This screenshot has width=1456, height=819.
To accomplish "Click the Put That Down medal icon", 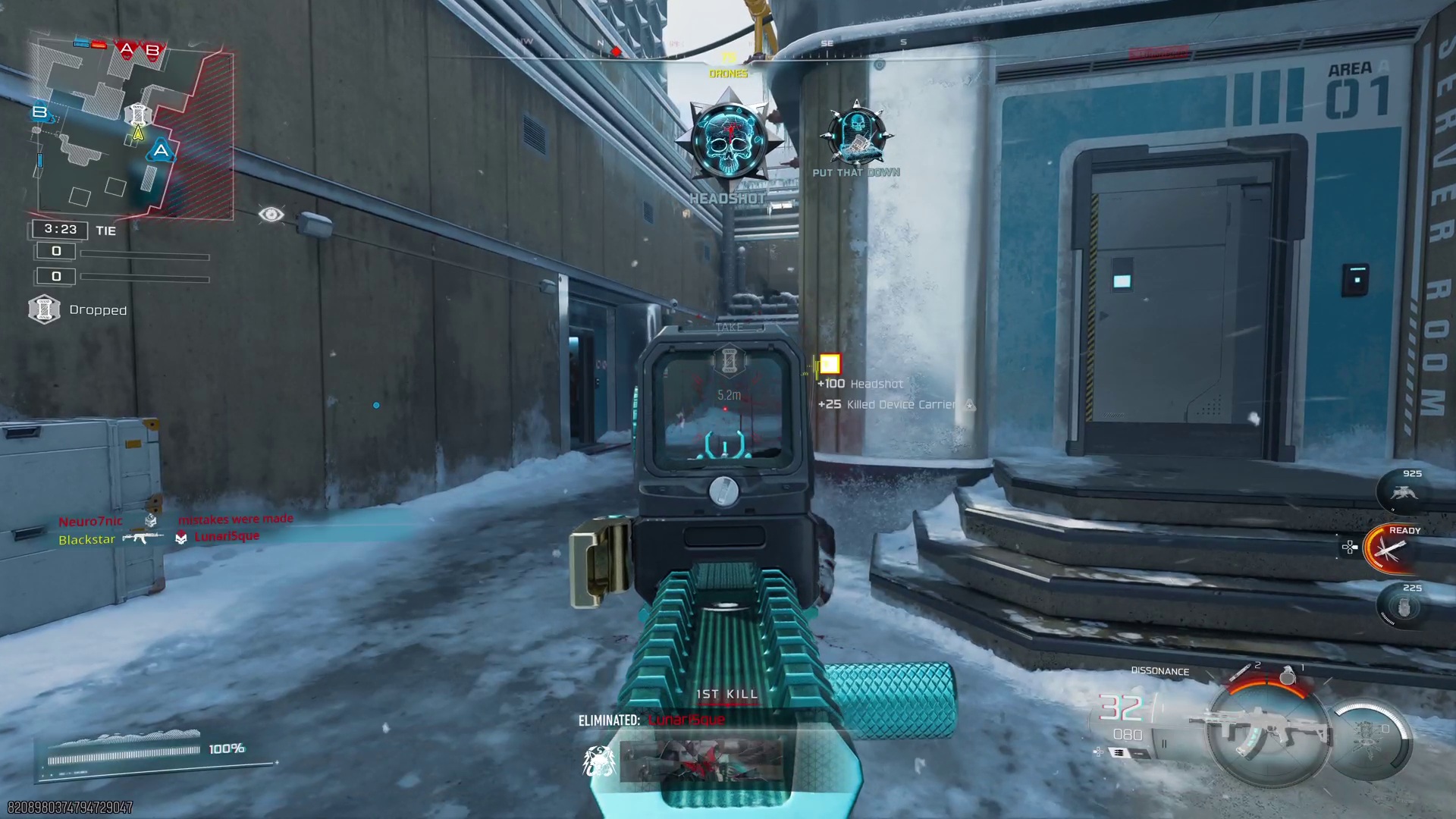I will 855,136.
